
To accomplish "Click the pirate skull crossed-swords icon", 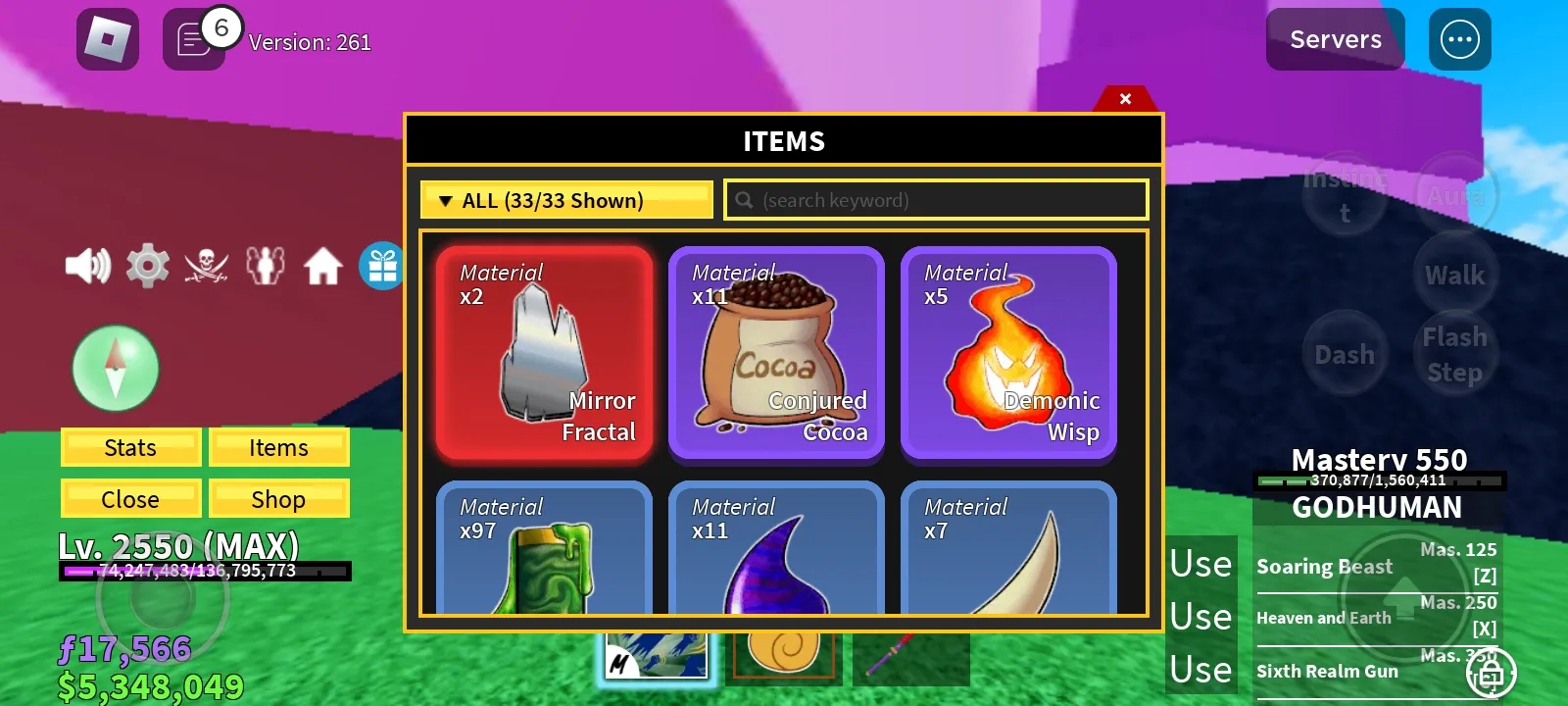I will (206, 265).
